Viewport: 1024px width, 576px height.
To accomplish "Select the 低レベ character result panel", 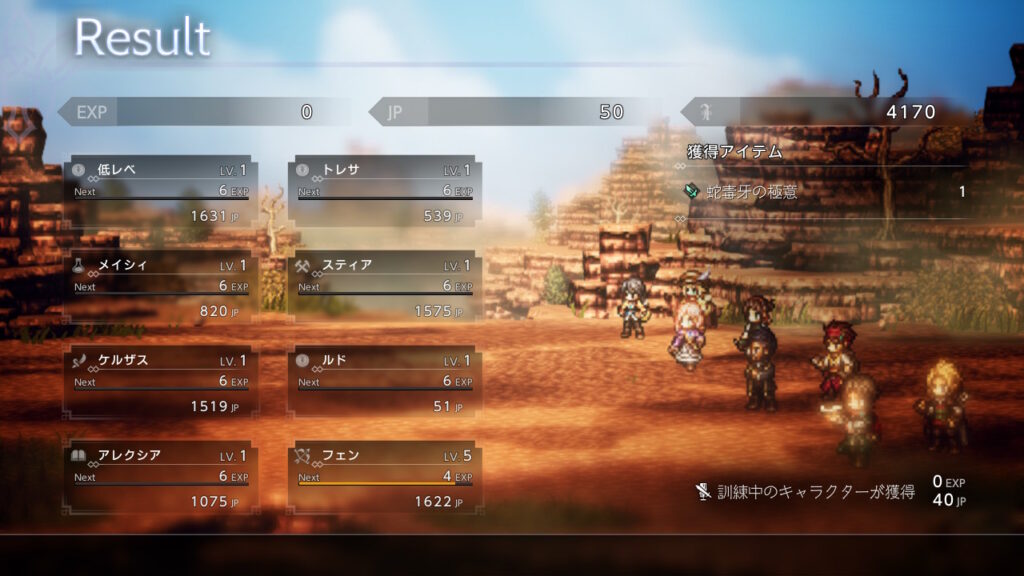I will (161, 192).
